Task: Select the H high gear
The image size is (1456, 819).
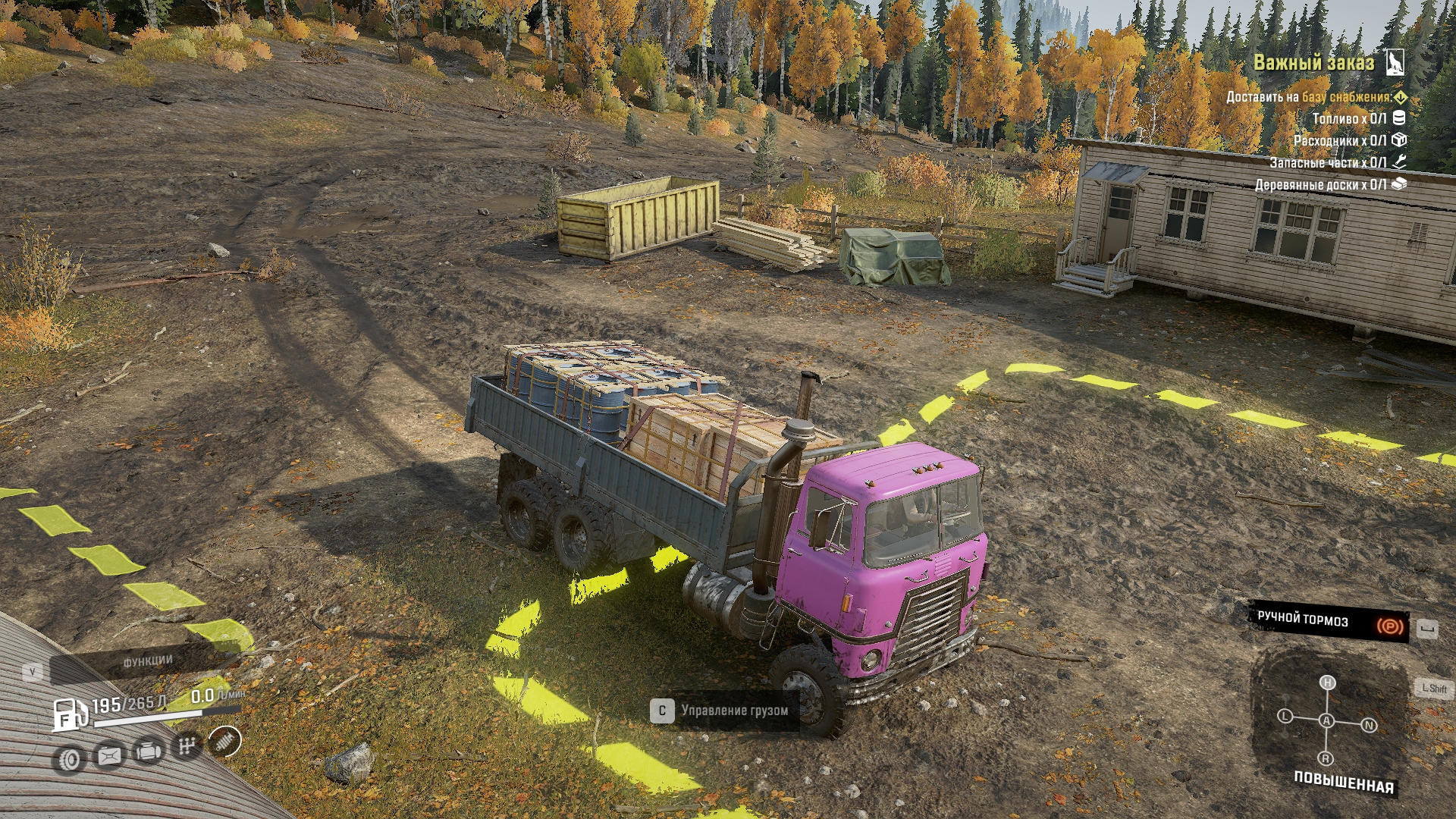Action: point(1327,682)
